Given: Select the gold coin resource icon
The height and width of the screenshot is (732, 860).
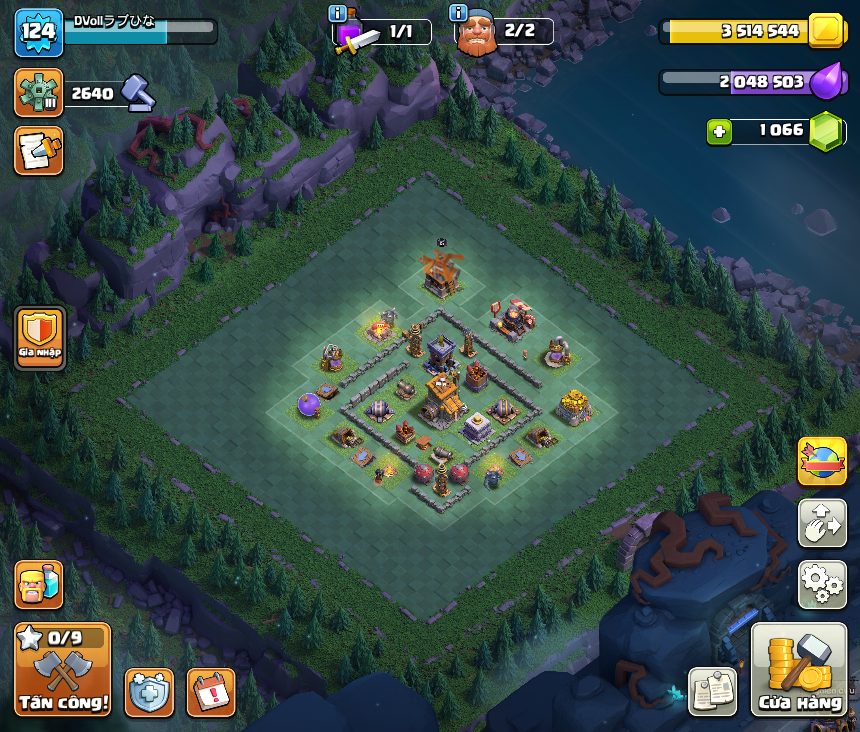Looking at the screenshot, I should (x=827, y=31).
